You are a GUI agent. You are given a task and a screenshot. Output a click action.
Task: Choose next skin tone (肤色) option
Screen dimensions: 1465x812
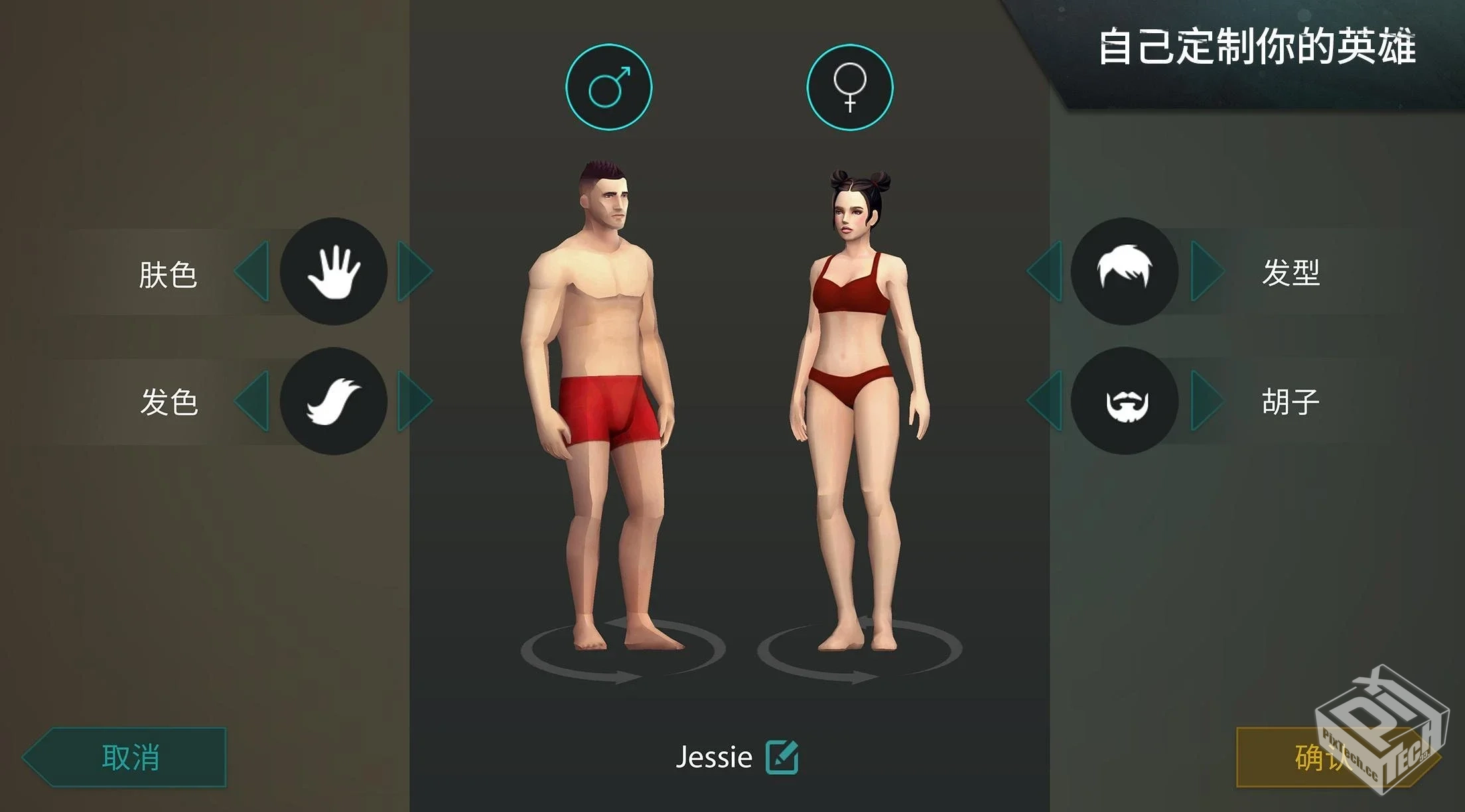(414, 271)
